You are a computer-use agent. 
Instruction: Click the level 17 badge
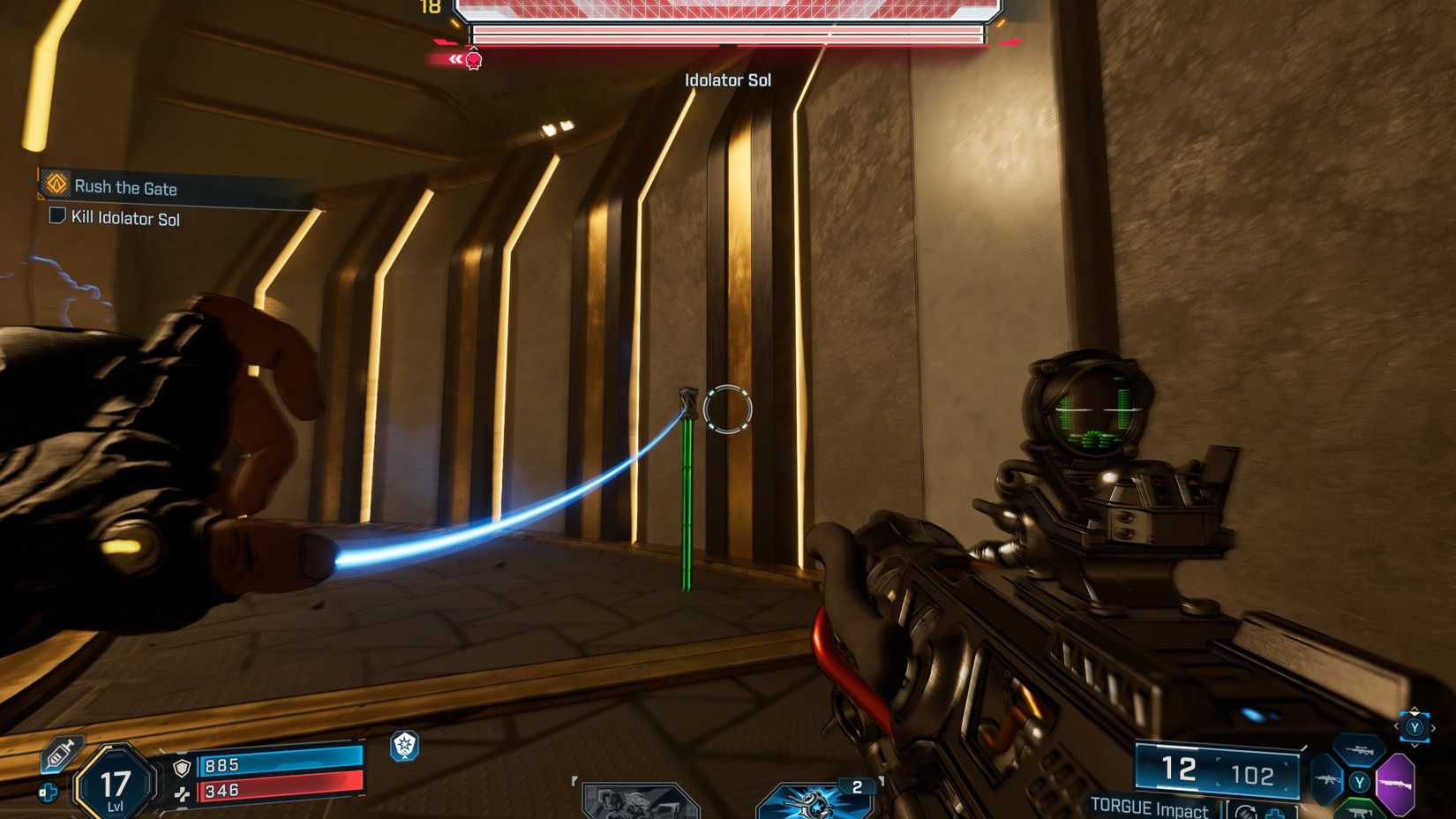(115, 781)
